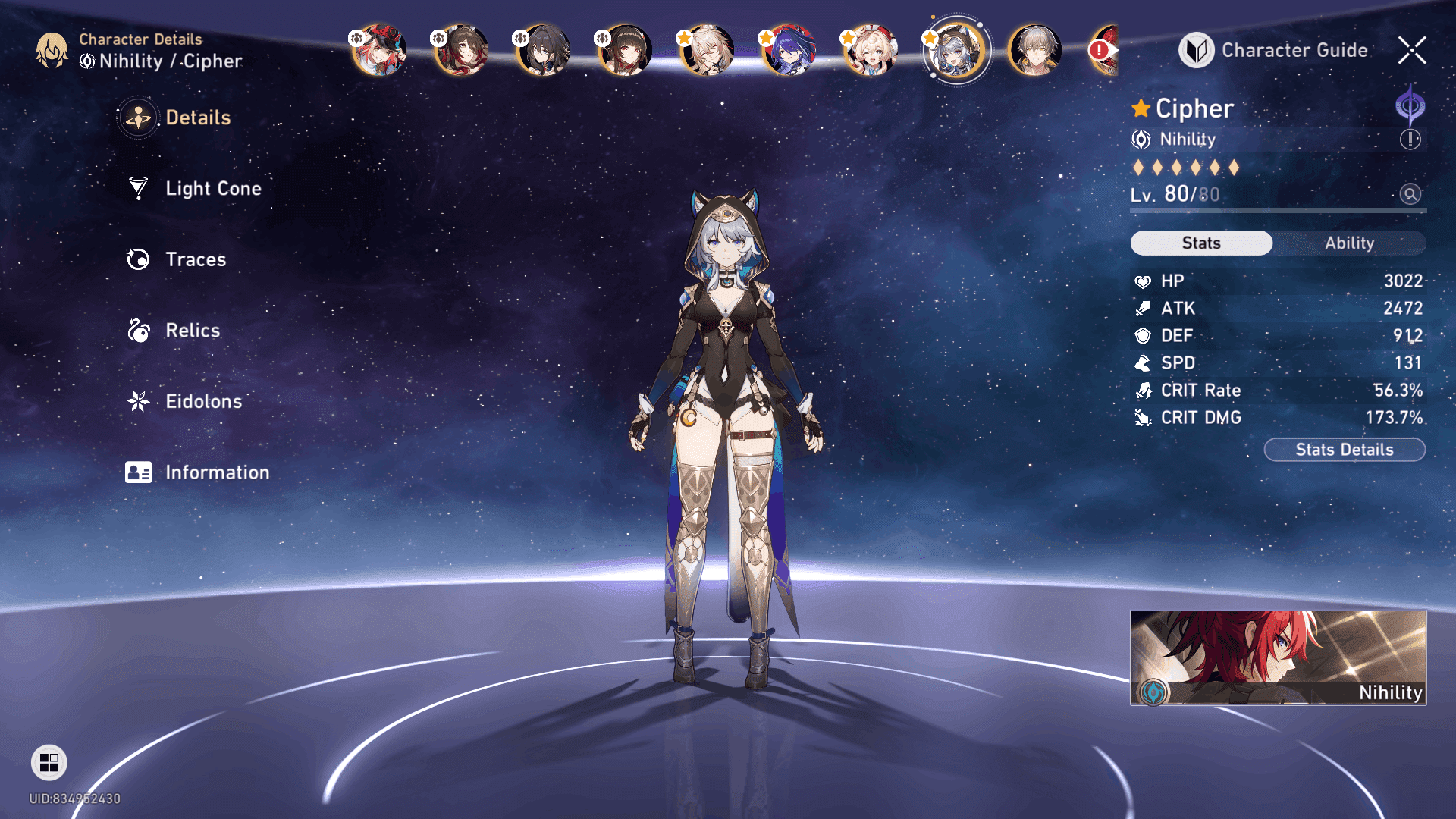Switch to the Ability tab
Screen dimensions: 1456x819
click(x=1349, y=243)
